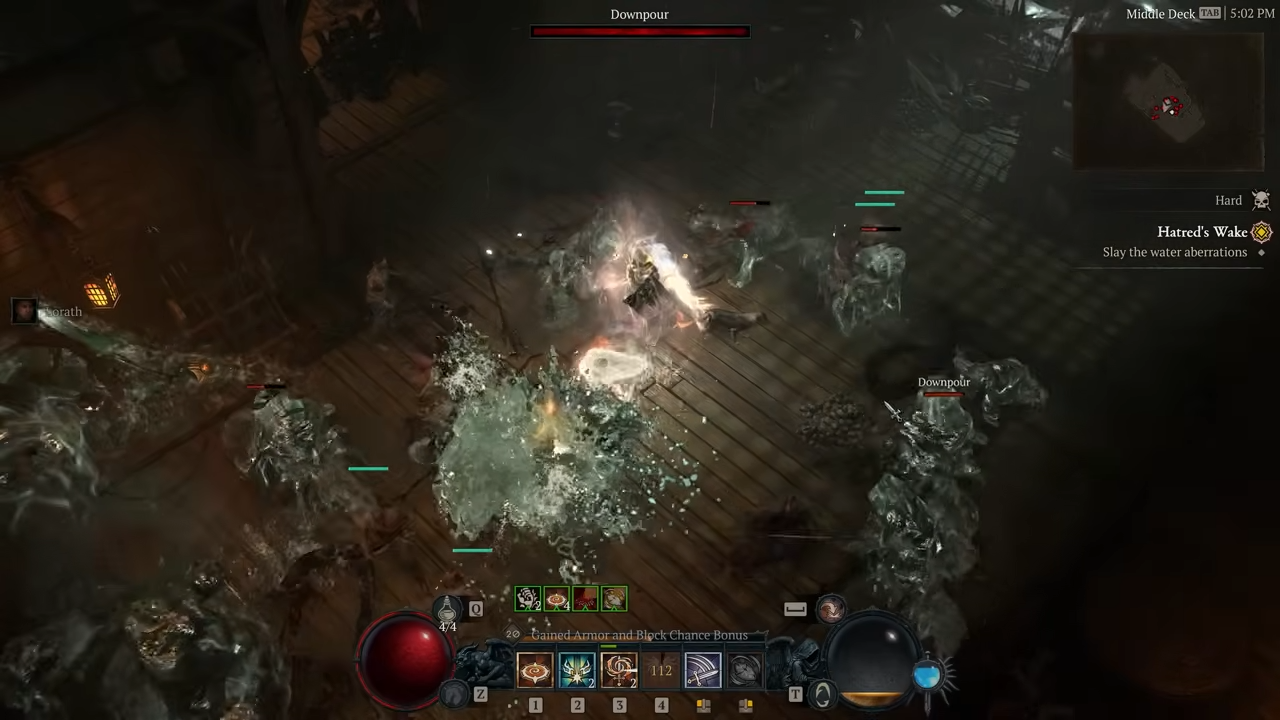The height and width of the screenshot is (720, 1280).
Task: Click the white rose buff icon
Action: pyautogui.click(x=527, y=599)
